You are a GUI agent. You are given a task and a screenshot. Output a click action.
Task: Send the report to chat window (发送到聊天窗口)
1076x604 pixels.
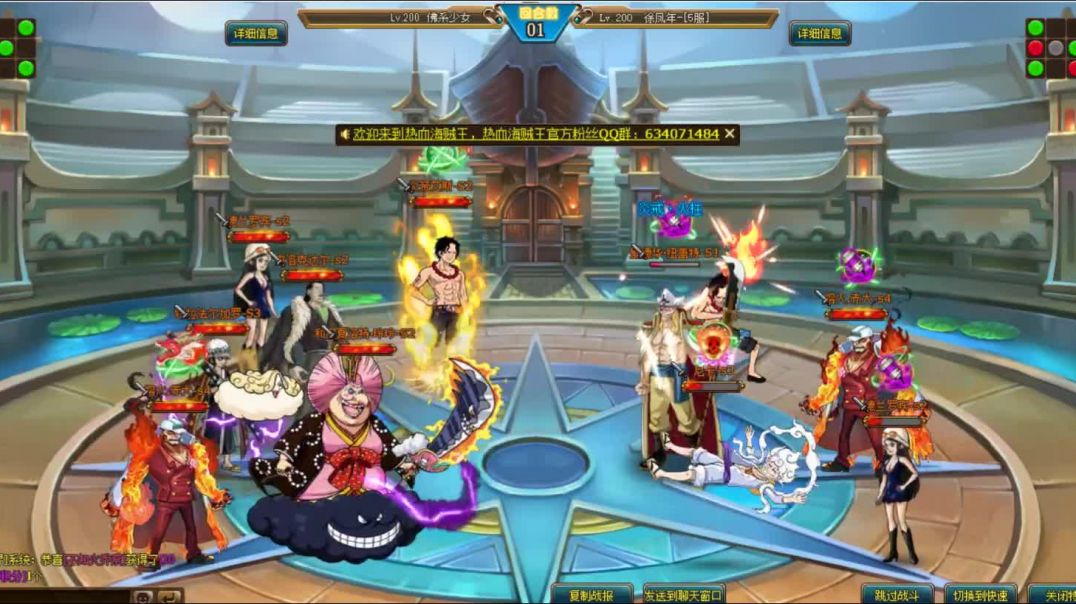coord(684,595)
